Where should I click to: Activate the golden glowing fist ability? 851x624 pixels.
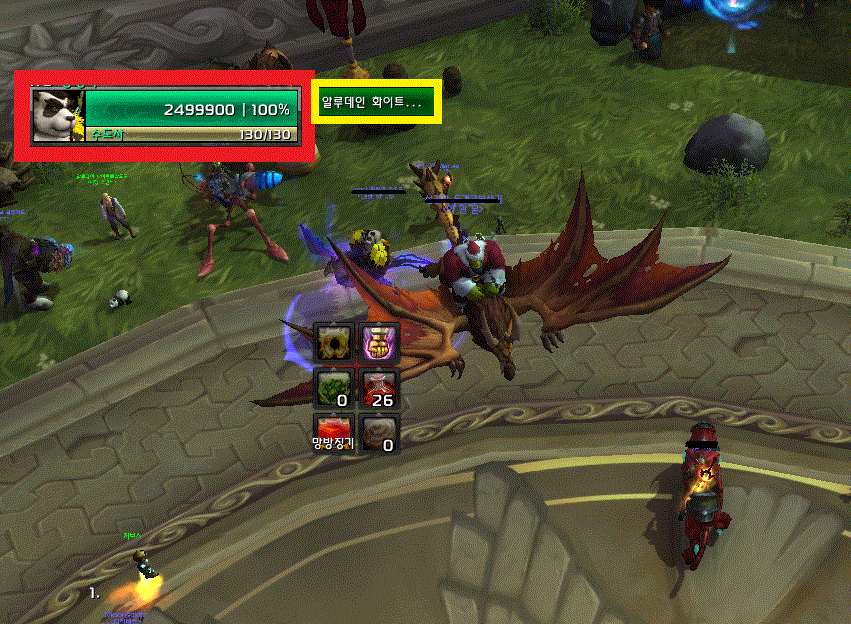(x=379, y=343)
